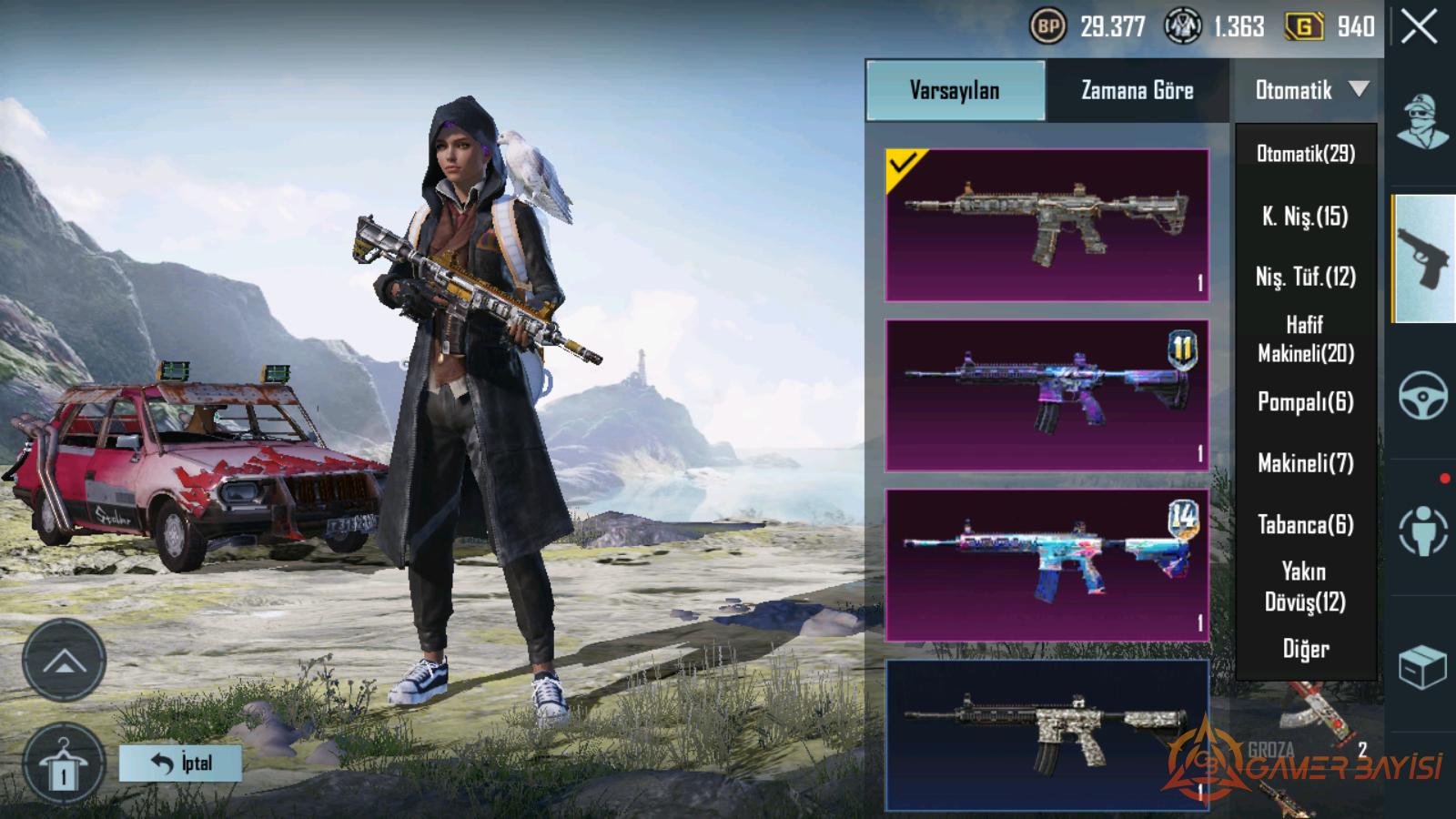Open the masked character outfit category
The height and width of the screenshot is (819, 1456).
pos(1422,121)
